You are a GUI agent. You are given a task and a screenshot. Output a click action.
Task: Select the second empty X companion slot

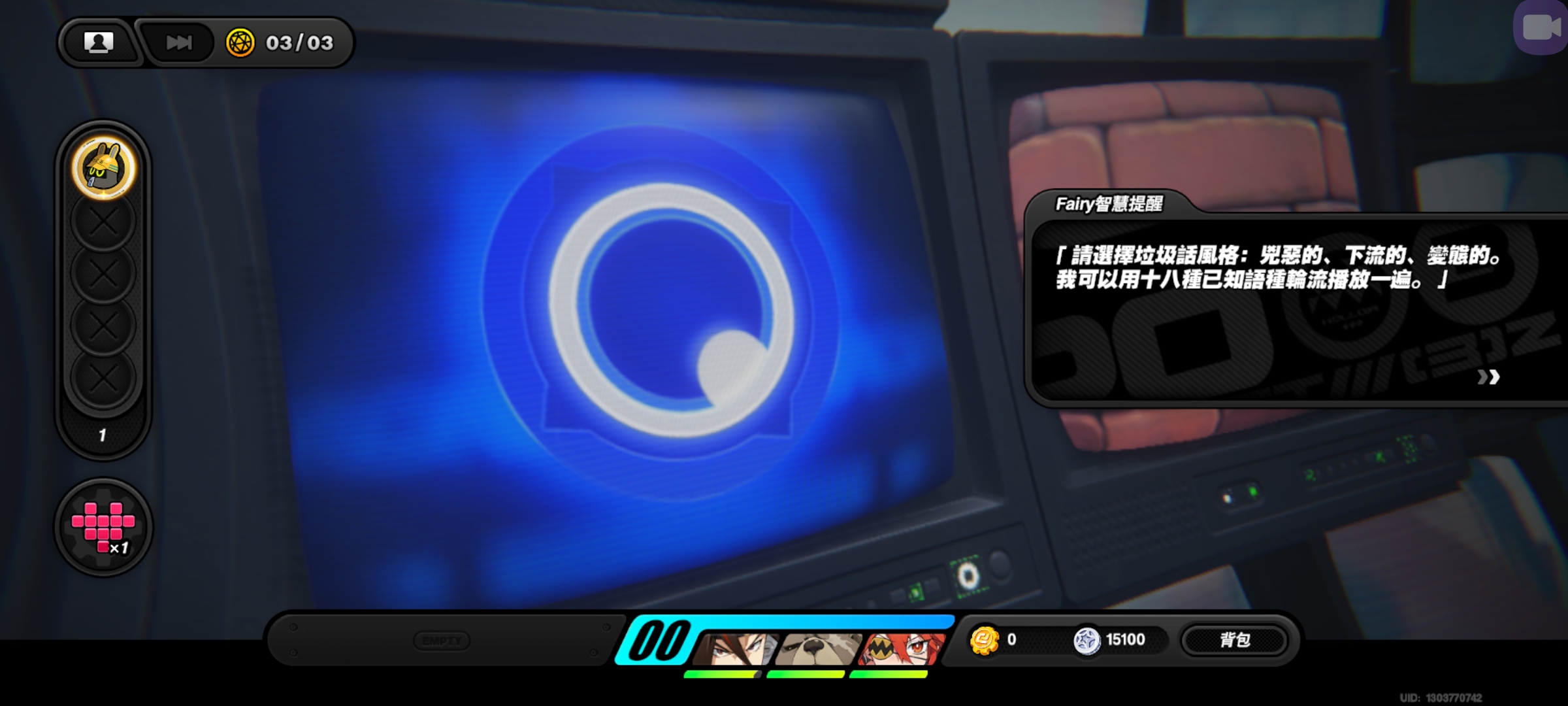point(103,272)
